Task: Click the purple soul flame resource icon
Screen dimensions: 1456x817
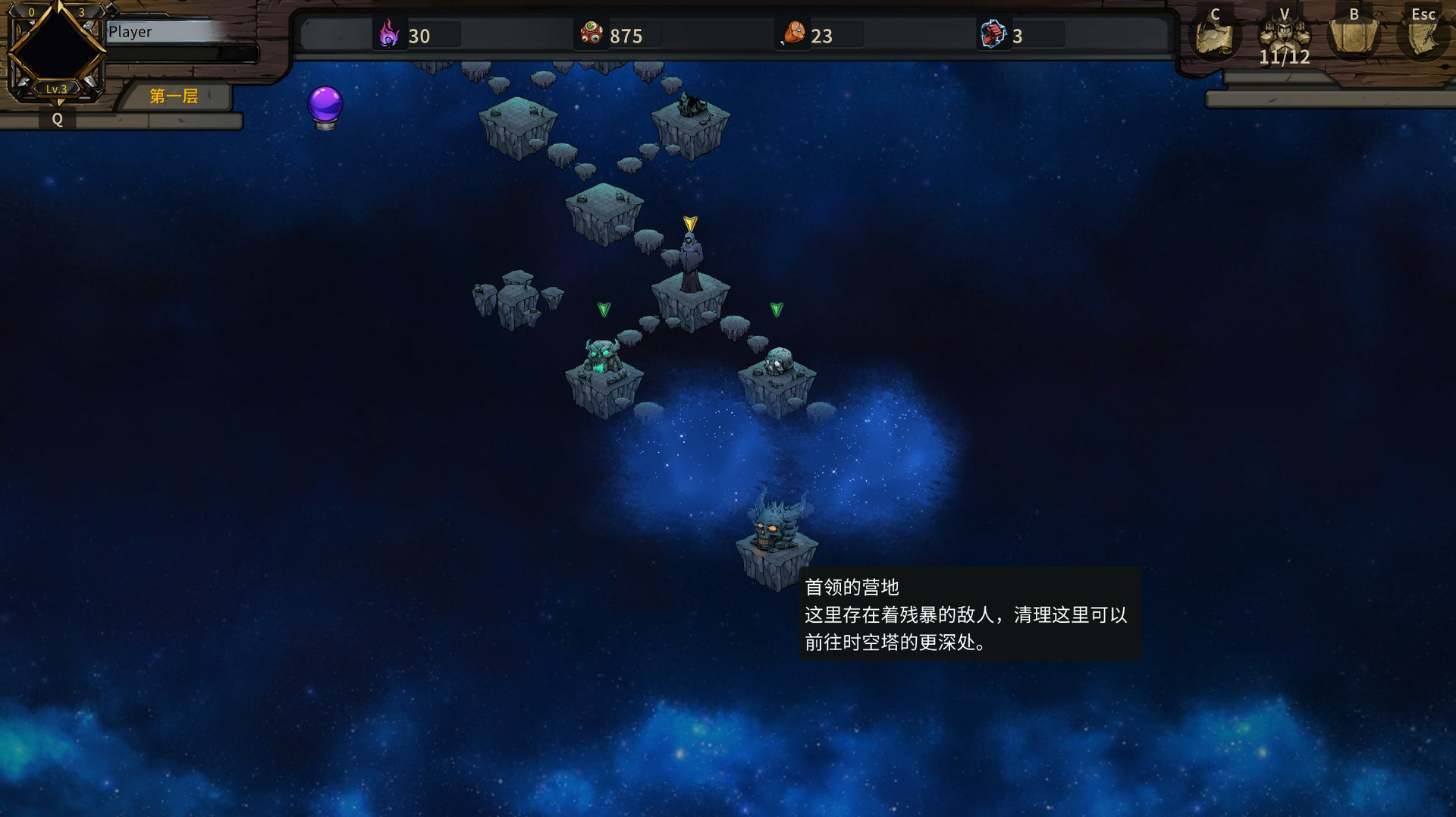Action: [x=388, y=35]
